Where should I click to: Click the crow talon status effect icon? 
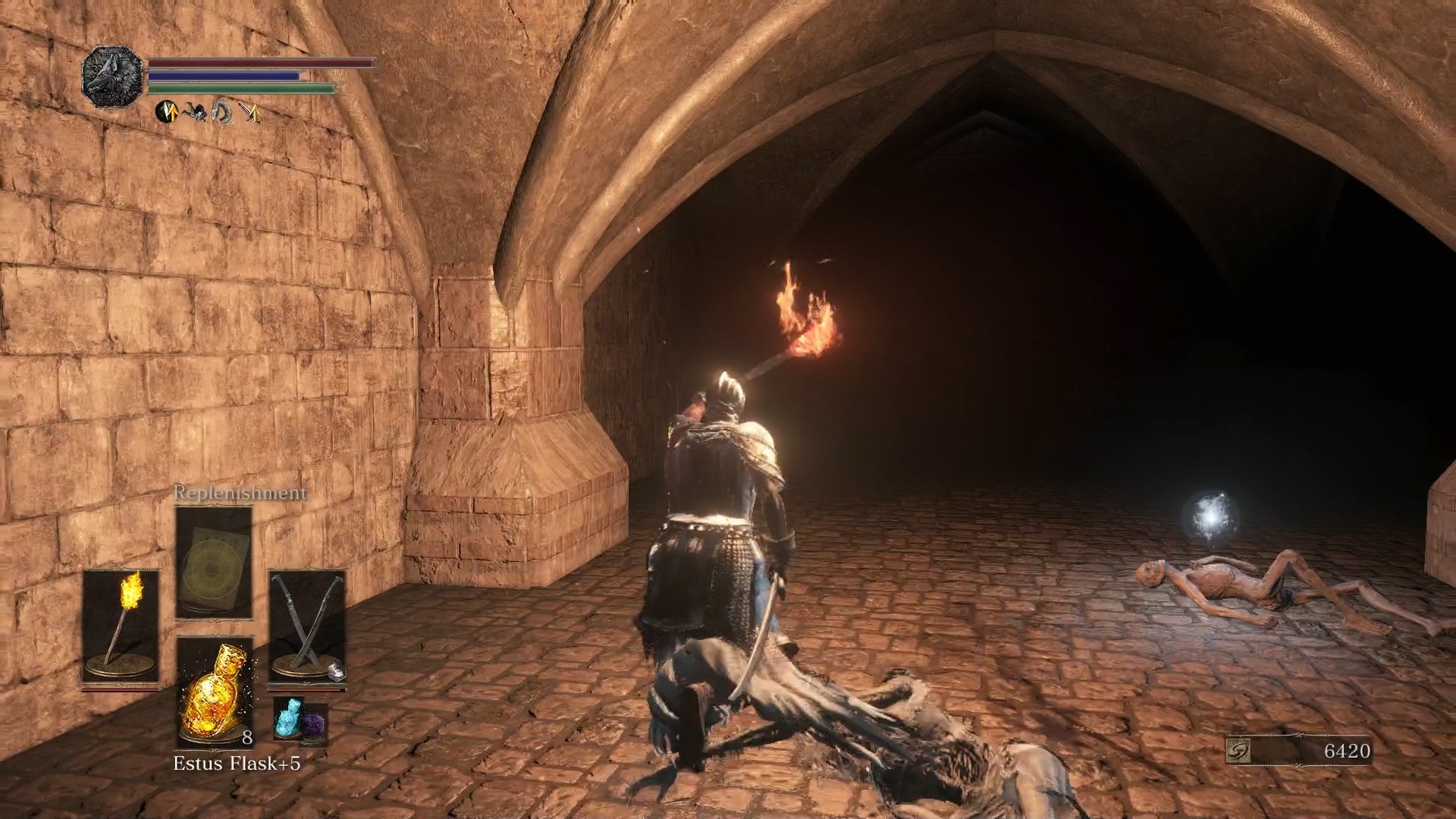196,112
